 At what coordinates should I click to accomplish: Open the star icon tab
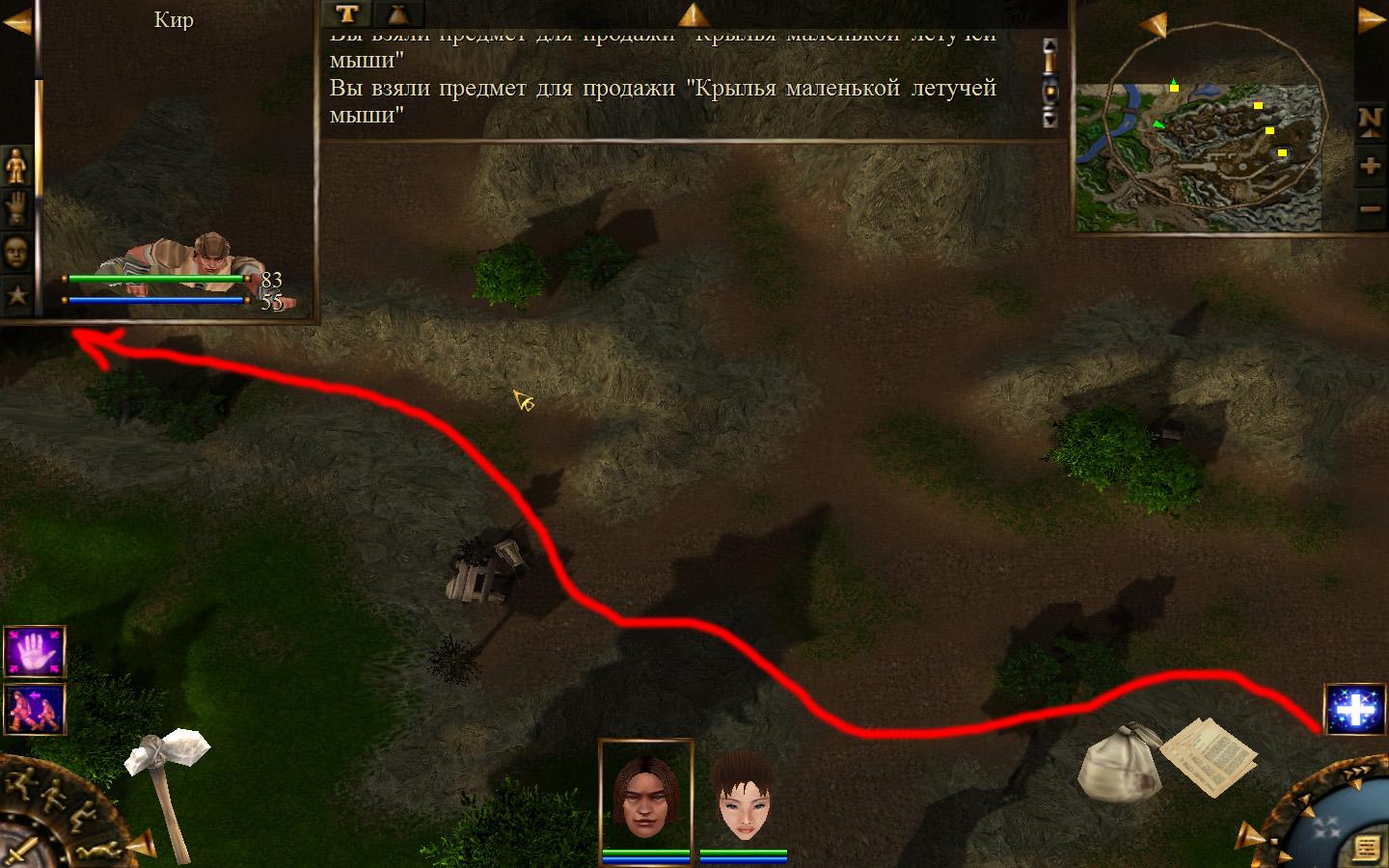point(16,295)
